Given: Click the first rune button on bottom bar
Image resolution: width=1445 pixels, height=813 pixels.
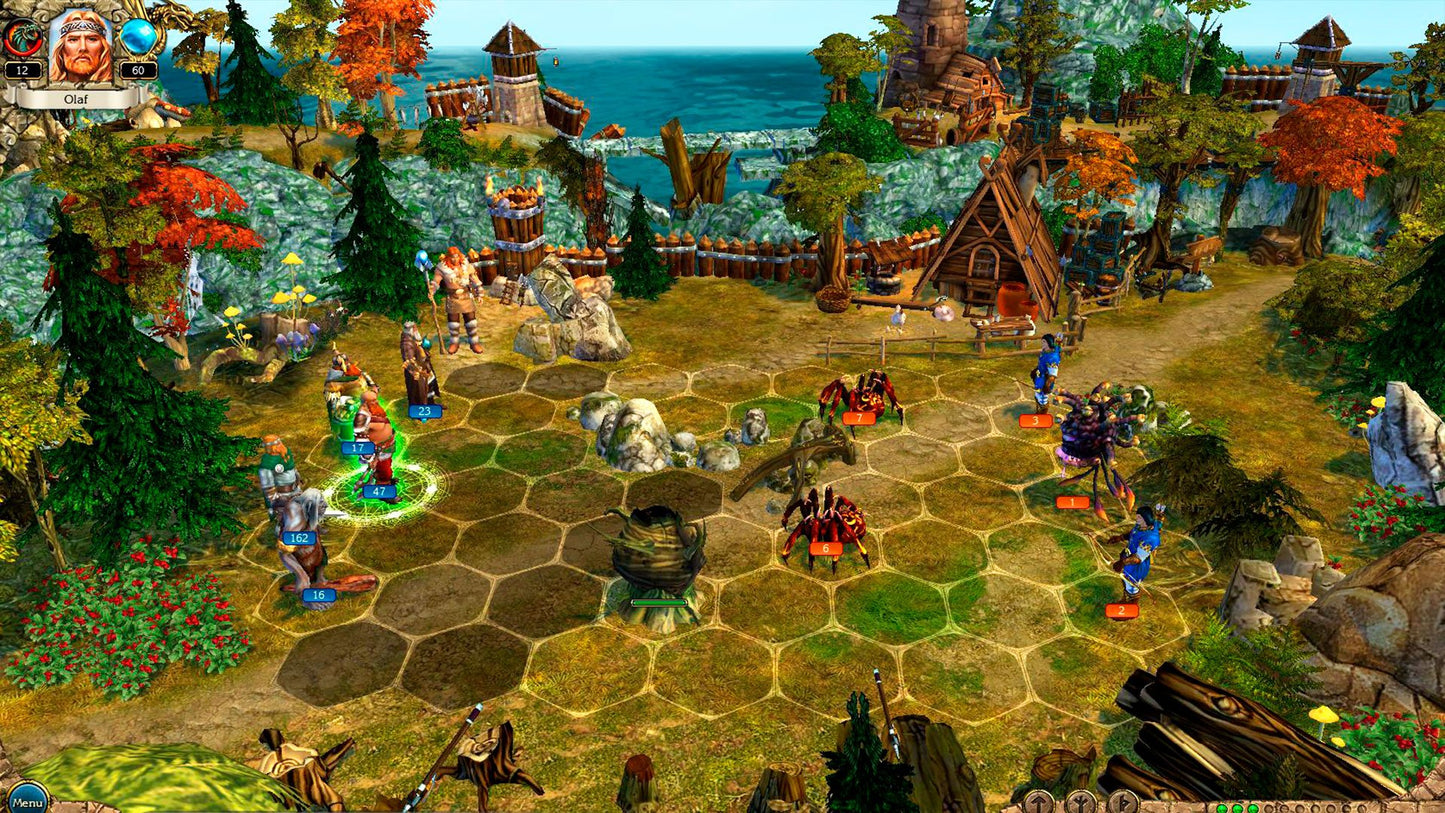Looking at the screenshot, I should (x=1038, y=800).
